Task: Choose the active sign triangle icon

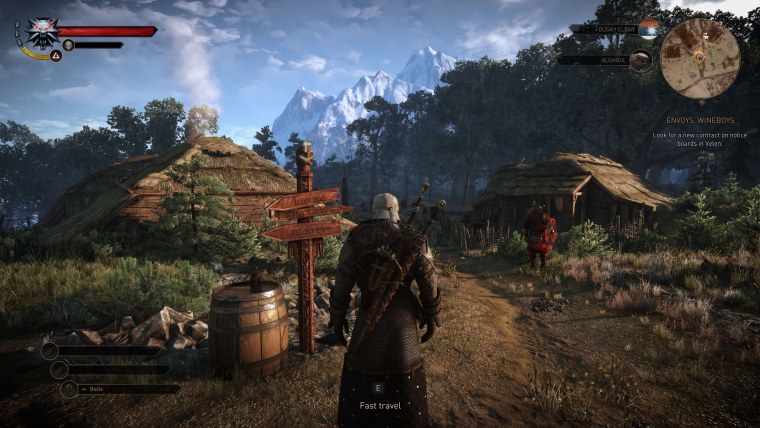Action: coord(56,56)
